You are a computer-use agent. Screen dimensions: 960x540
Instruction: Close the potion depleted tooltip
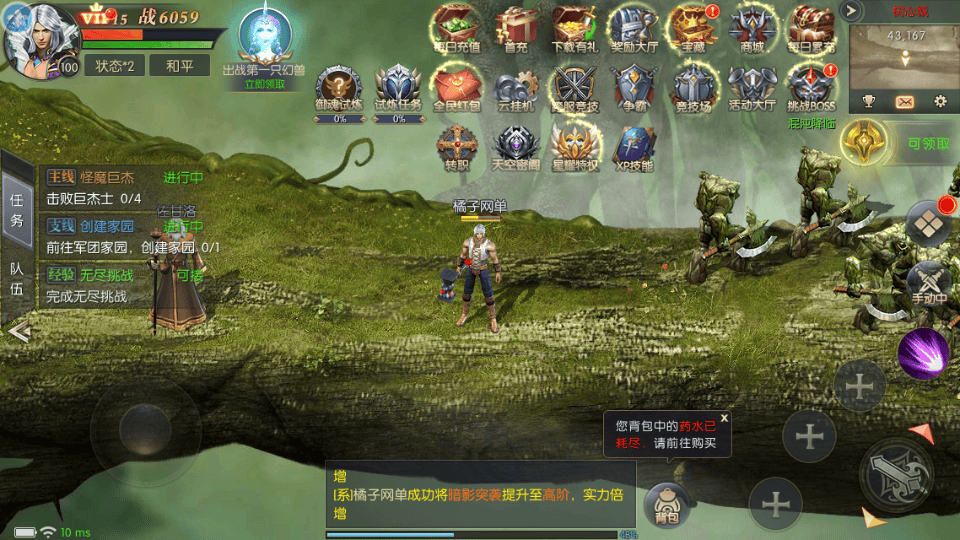pos(724,418)
